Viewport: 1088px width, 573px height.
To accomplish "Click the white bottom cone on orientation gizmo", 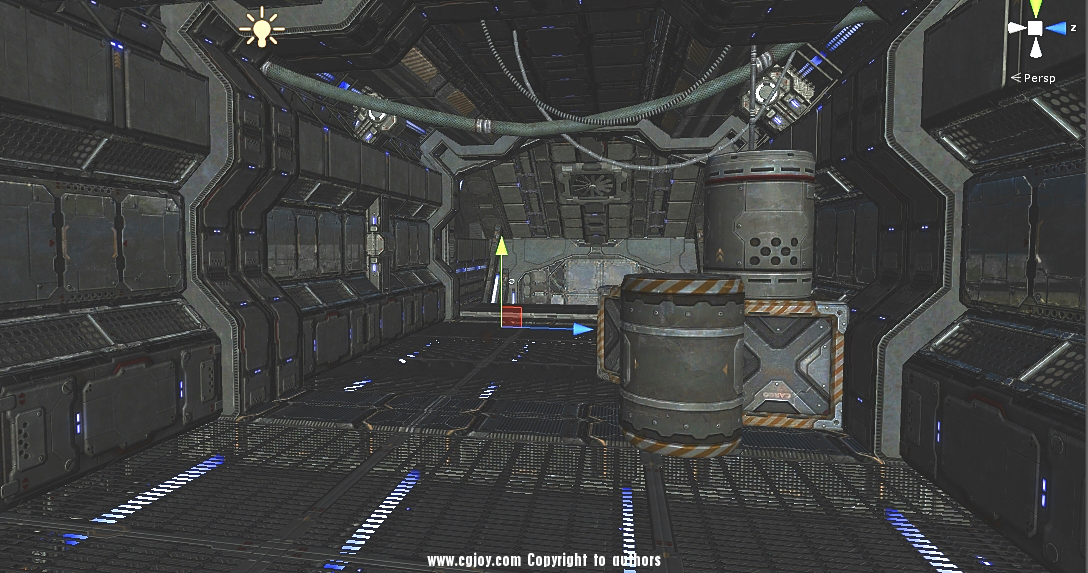I will (x=1036, y=48).
